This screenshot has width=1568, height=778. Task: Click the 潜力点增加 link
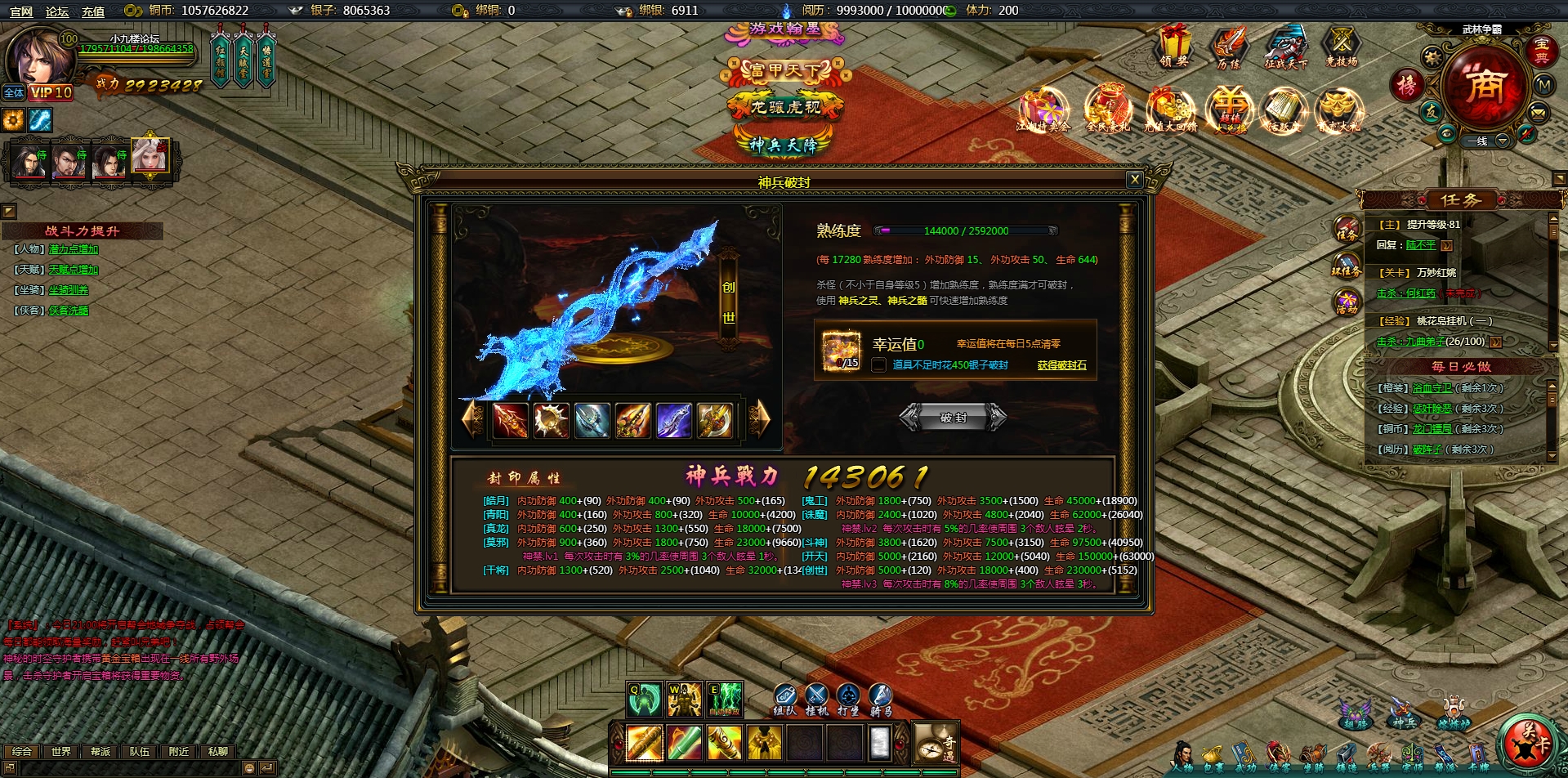pyautogui.click(x=74, y=249)
